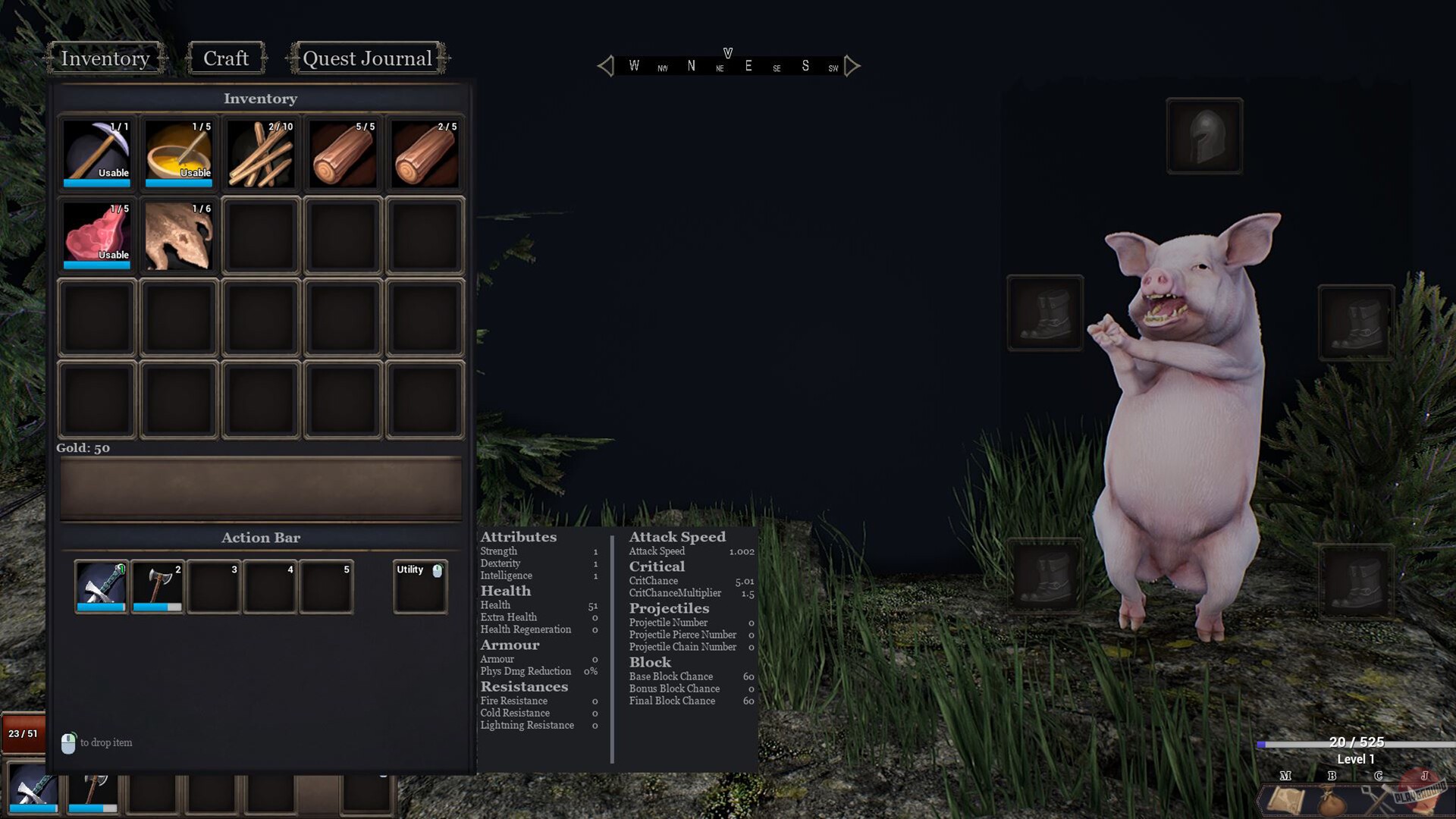1456x819 pixels.
Task: Open the Quest Journal tab
Action: tap(367, 58)
